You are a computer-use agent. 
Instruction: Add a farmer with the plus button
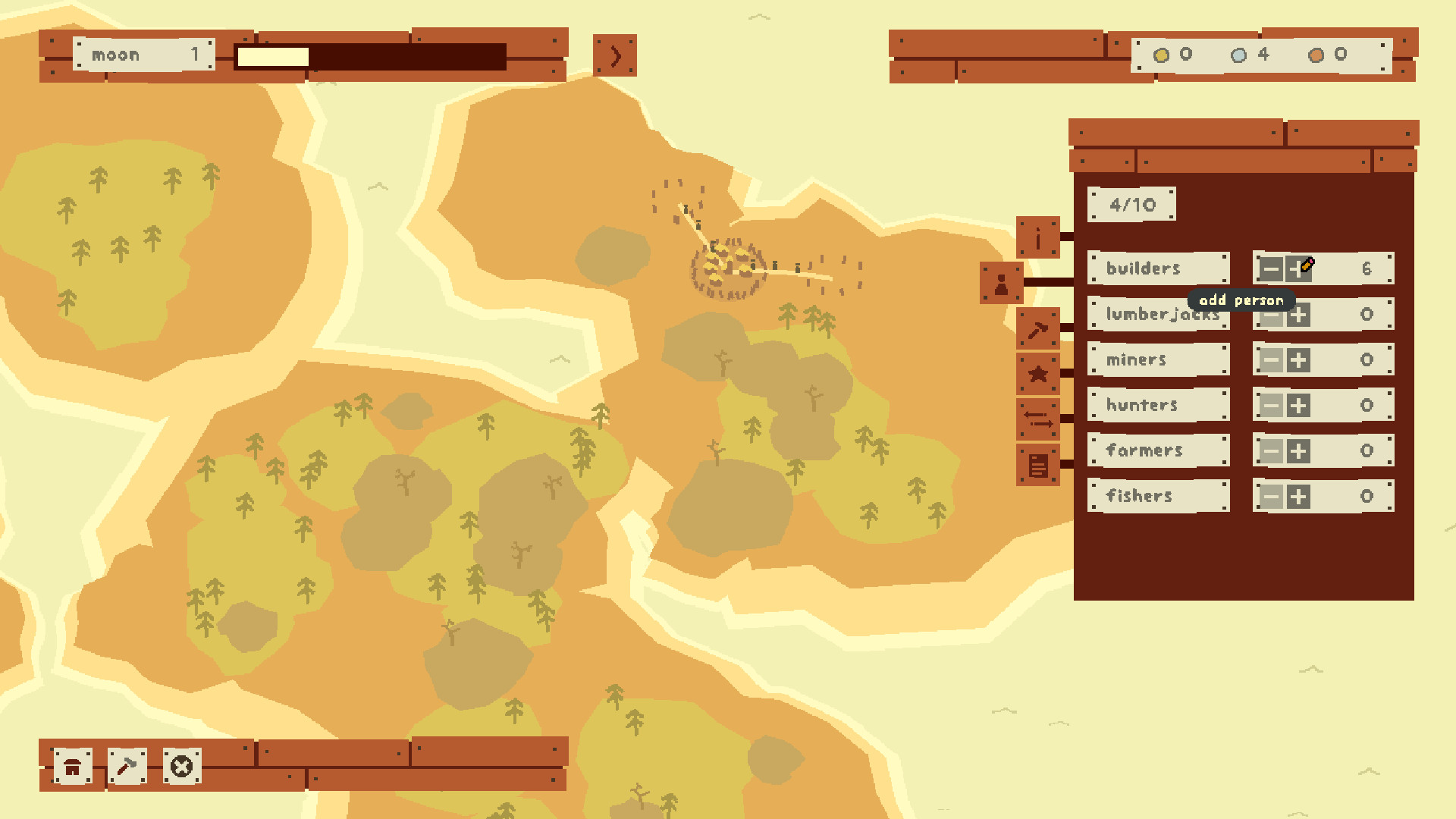click(x=1299, y=451)
